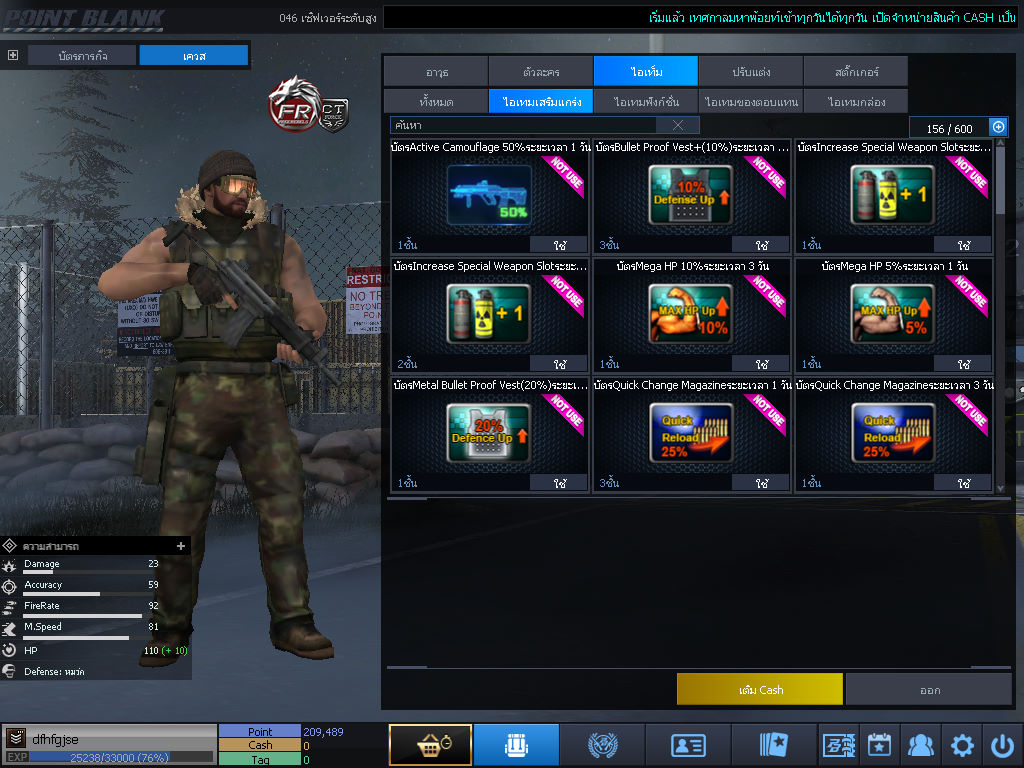1024x768 pixels.
Task: Exit the inventory with the ออก button
Action: (x=929, y=689)
